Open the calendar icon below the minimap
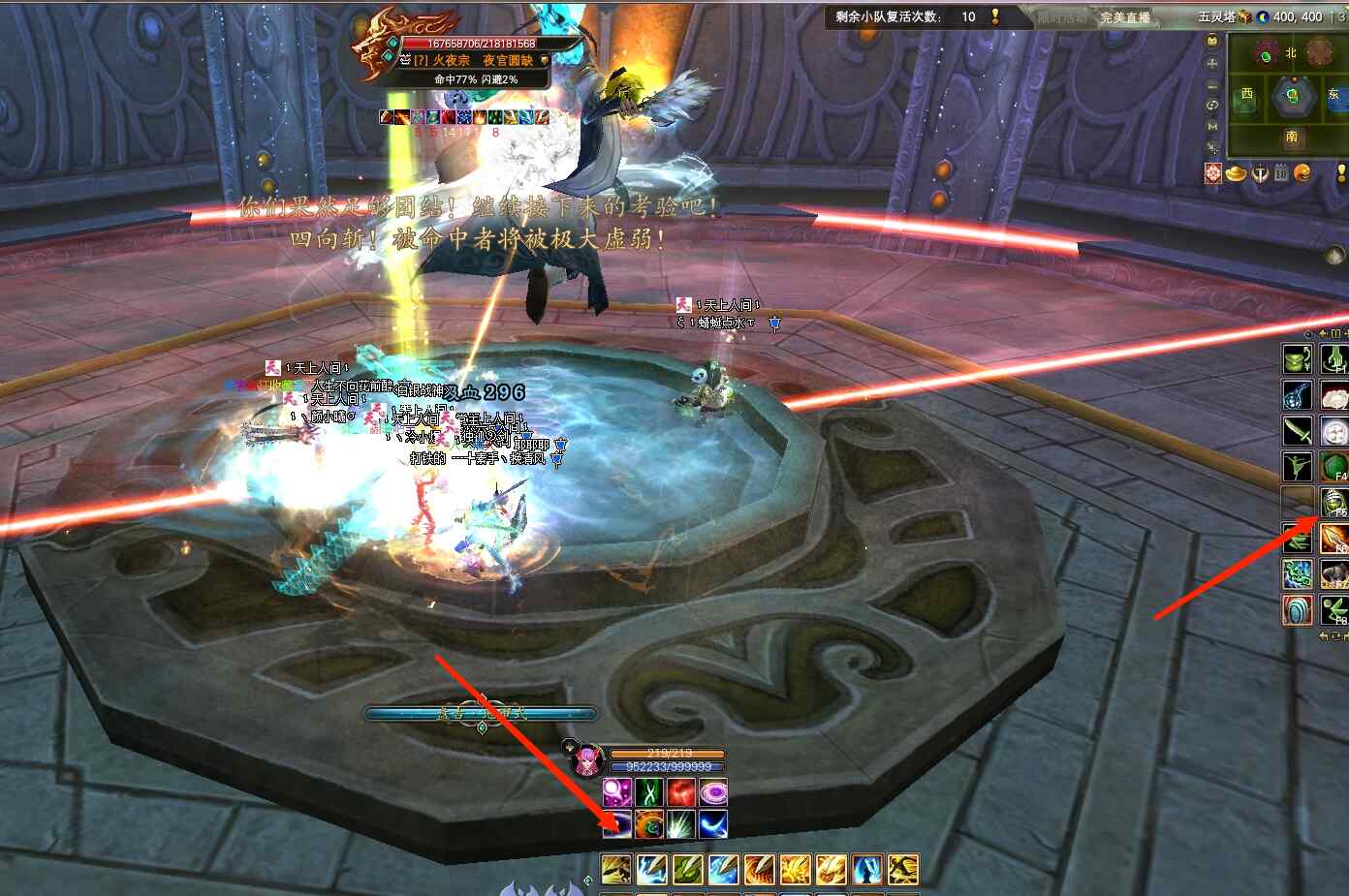This screenshot has width=1349, height=896. (x=1281, y=173)
